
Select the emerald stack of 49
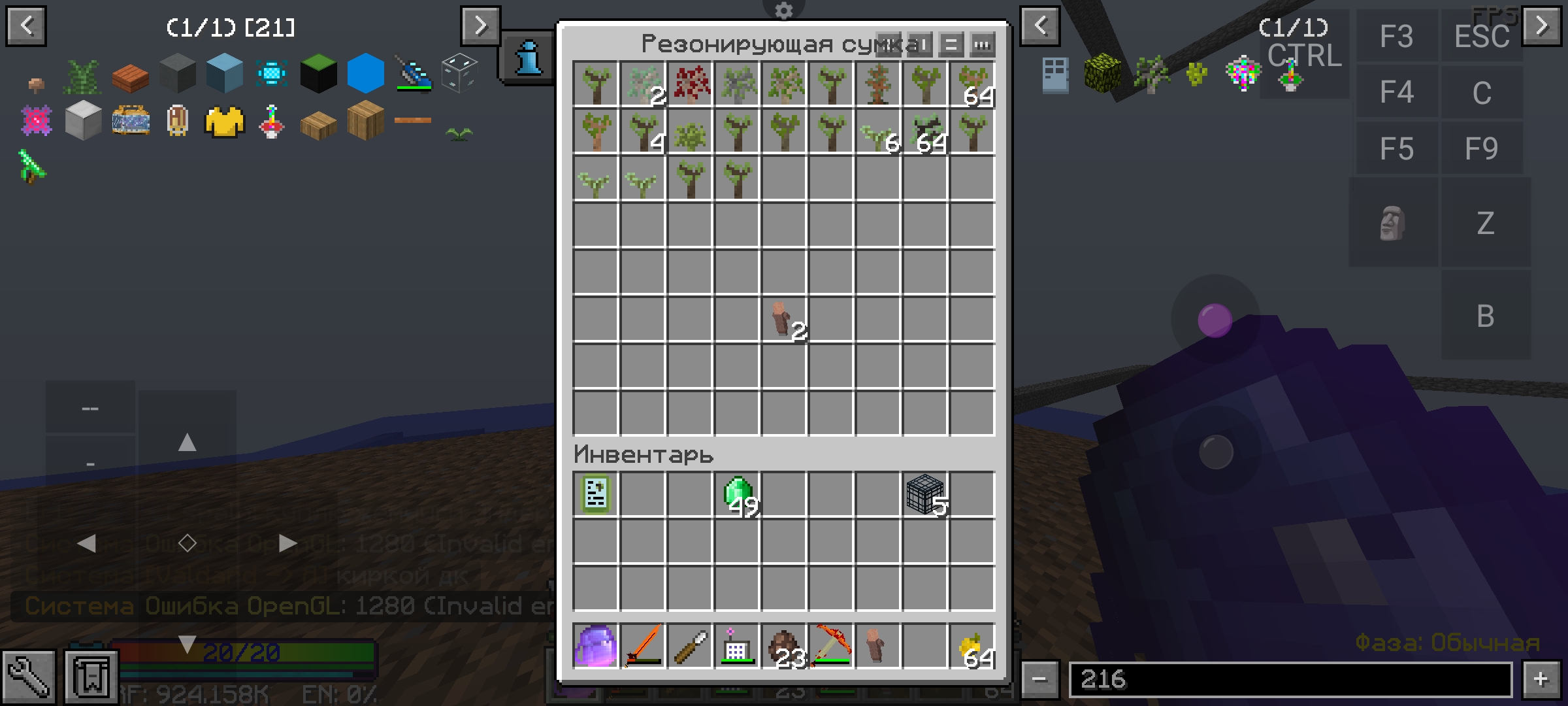(x=738, y=495)
